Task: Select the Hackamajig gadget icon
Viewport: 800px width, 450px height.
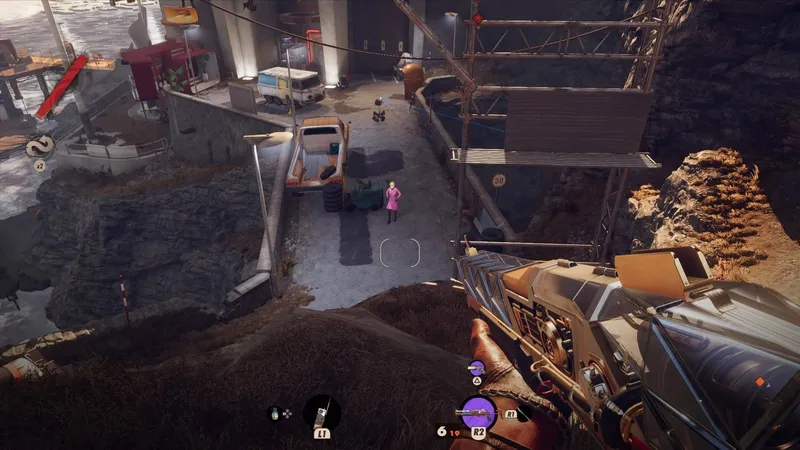Action: 322,411
